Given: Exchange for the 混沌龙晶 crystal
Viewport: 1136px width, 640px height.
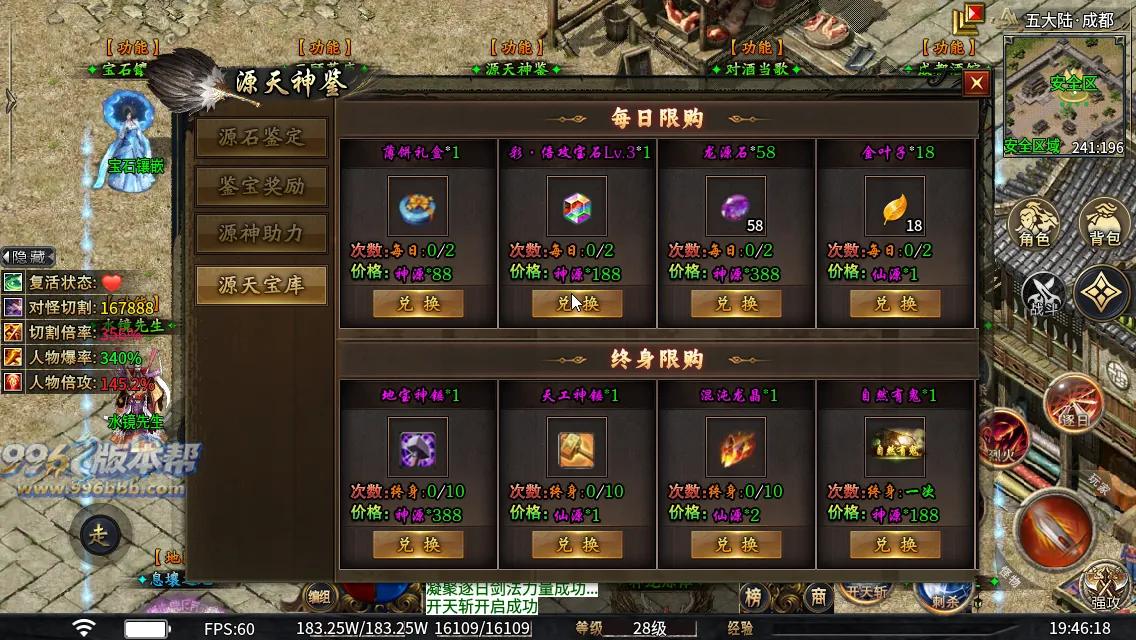Looking at the screenshot, I should pos(736,545).
